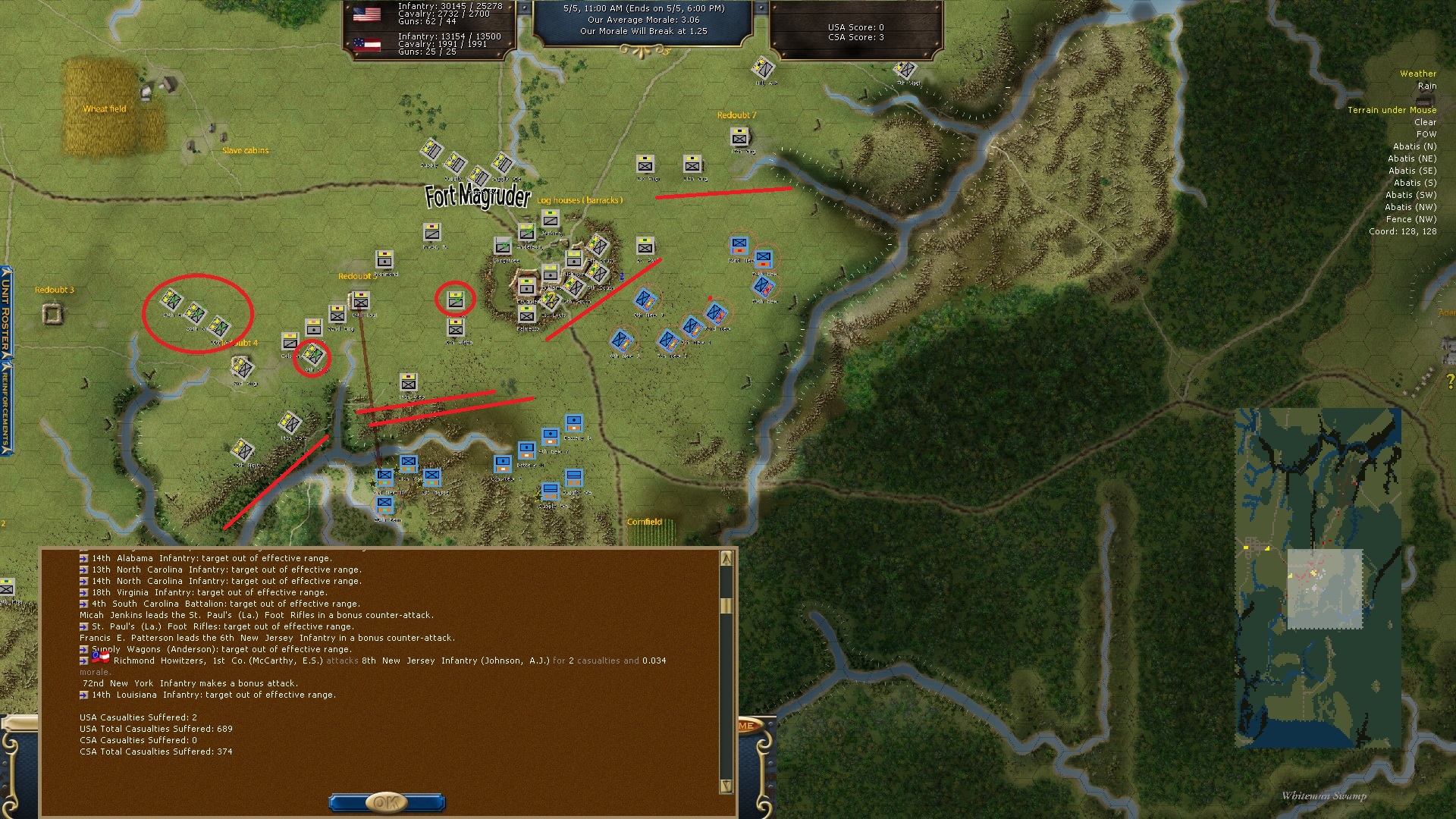Click the partially hidden red ME button
The height and width of the screenshot is (819, 1456).
(x=746, y=726)
